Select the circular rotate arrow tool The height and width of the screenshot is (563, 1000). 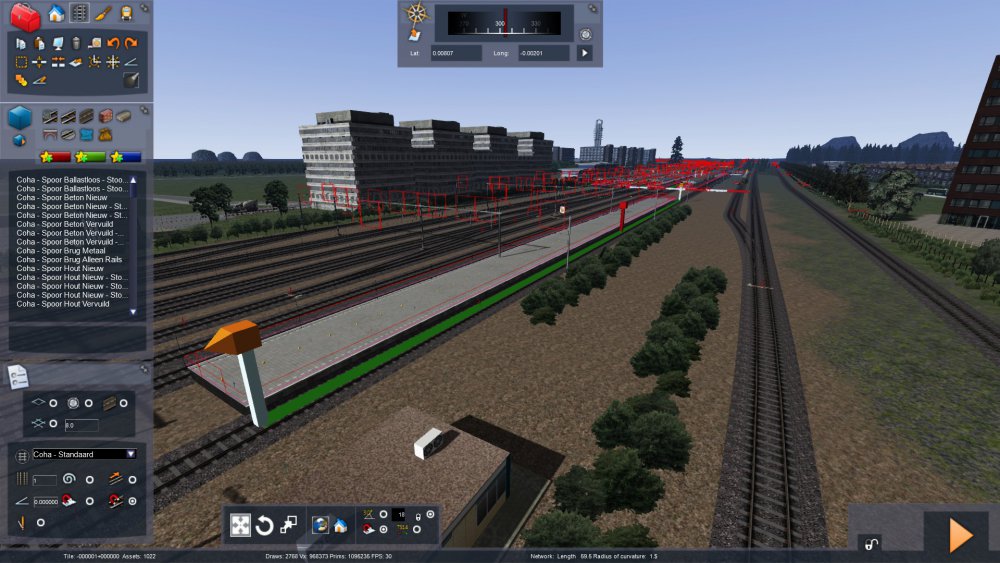265,525
